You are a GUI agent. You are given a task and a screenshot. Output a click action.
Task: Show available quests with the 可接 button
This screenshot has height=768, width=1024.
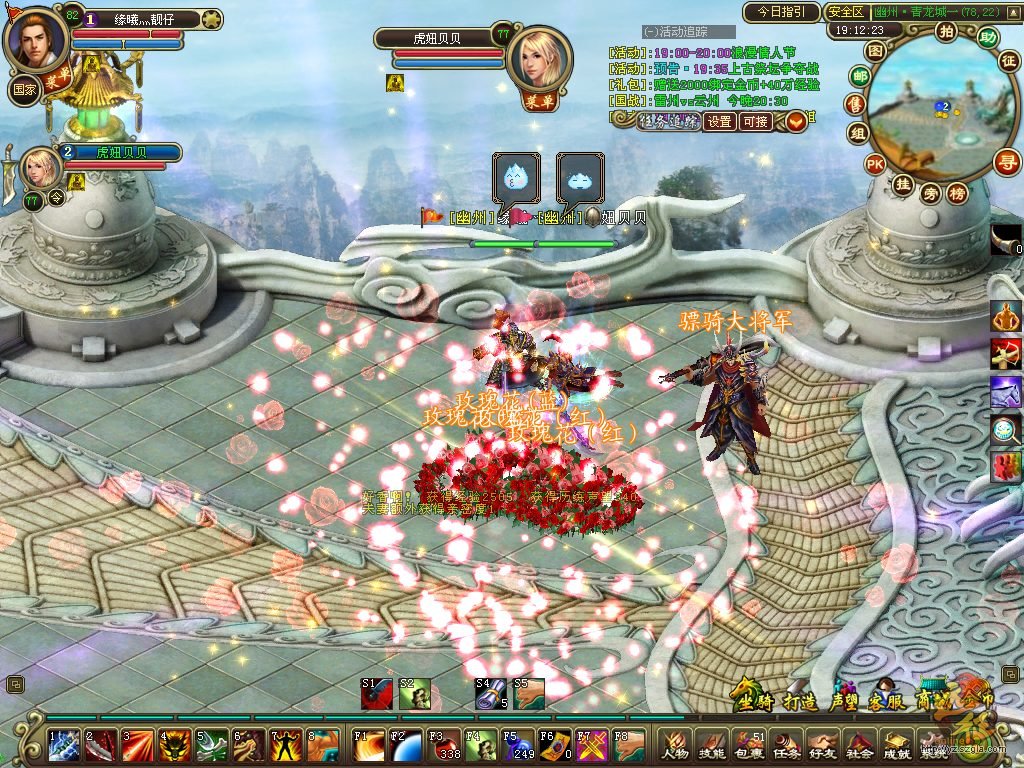756,121
